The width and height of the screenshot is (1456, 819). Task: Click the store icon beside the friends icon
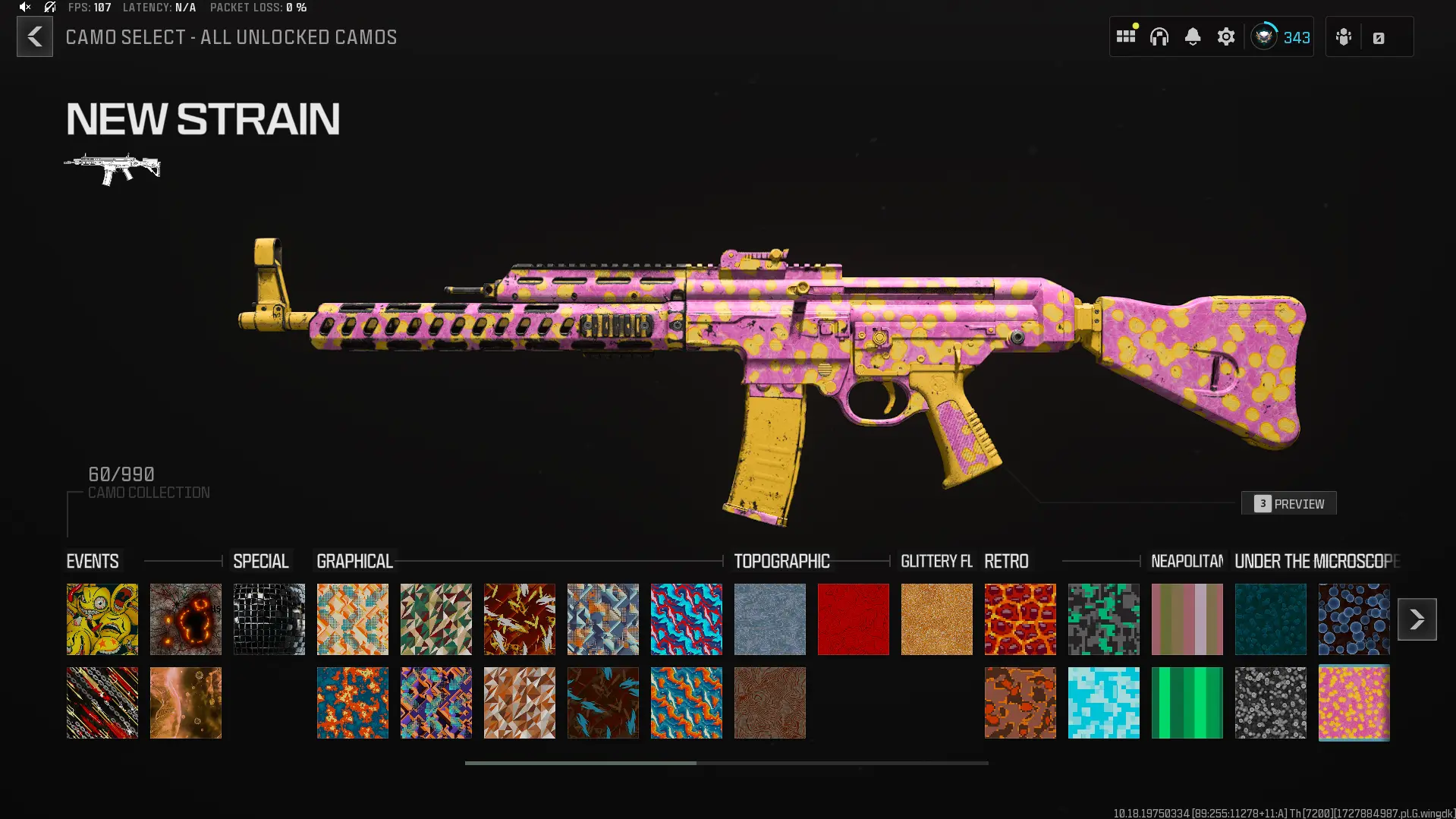1379,36
